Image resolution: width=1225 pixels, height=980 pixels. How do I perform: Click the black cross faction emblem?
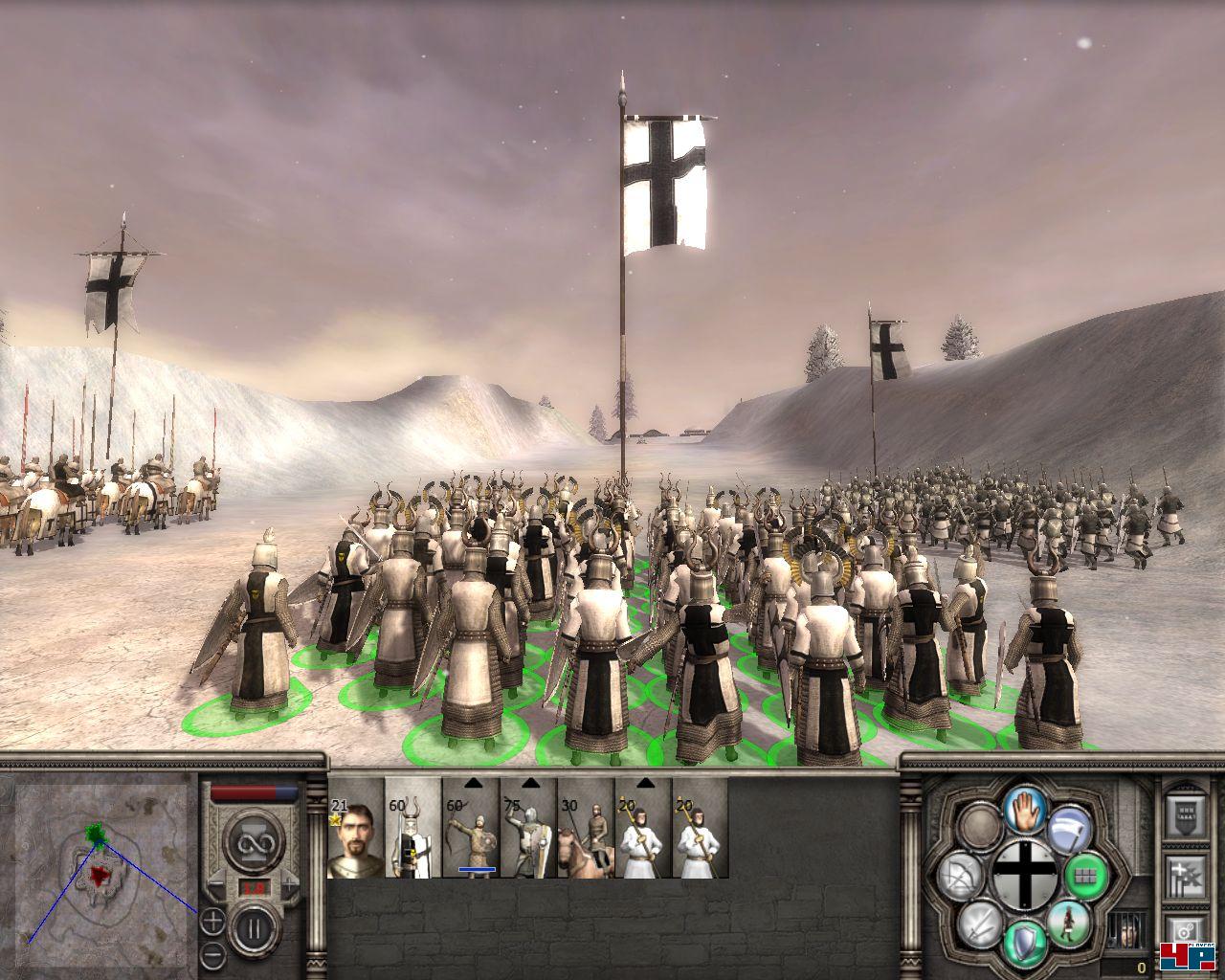click(x=1023, y=875)
